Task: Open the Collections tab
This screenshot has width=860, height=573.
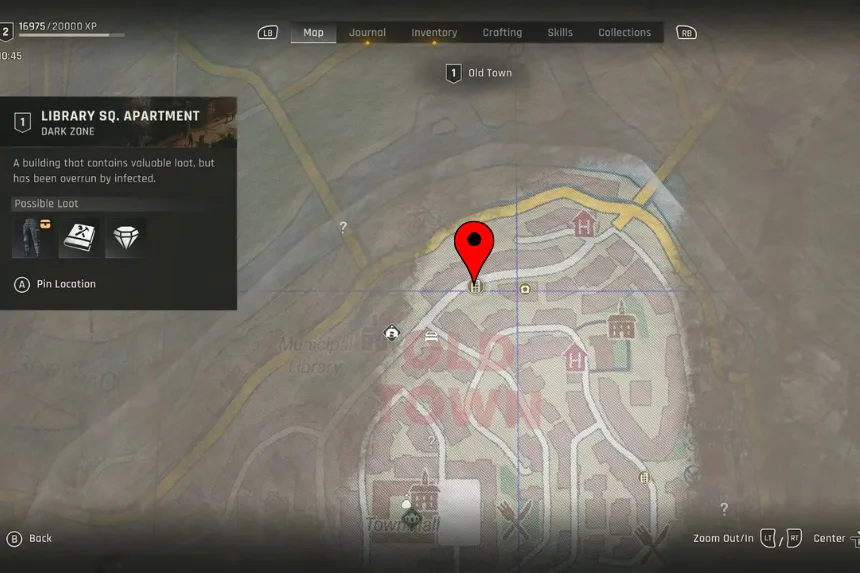Action: [624, 33]
